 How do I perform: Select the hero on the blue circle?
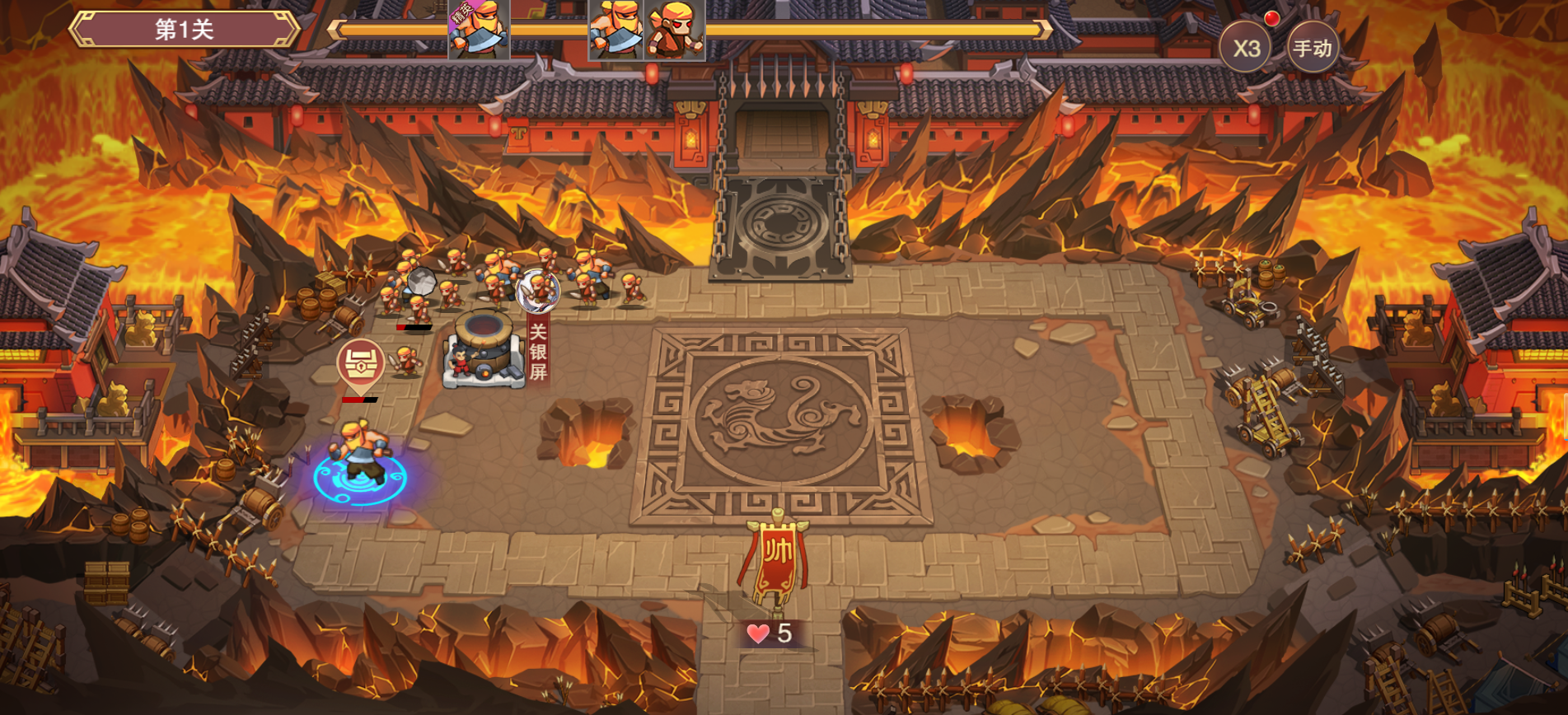click(x=361, y=453)
